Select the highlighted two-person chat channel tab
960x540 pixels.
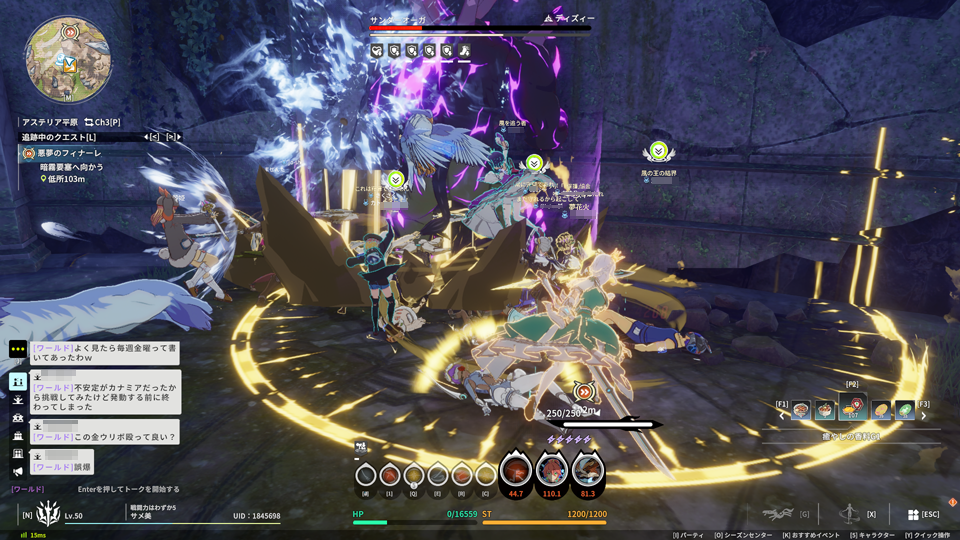pos(18,381)
